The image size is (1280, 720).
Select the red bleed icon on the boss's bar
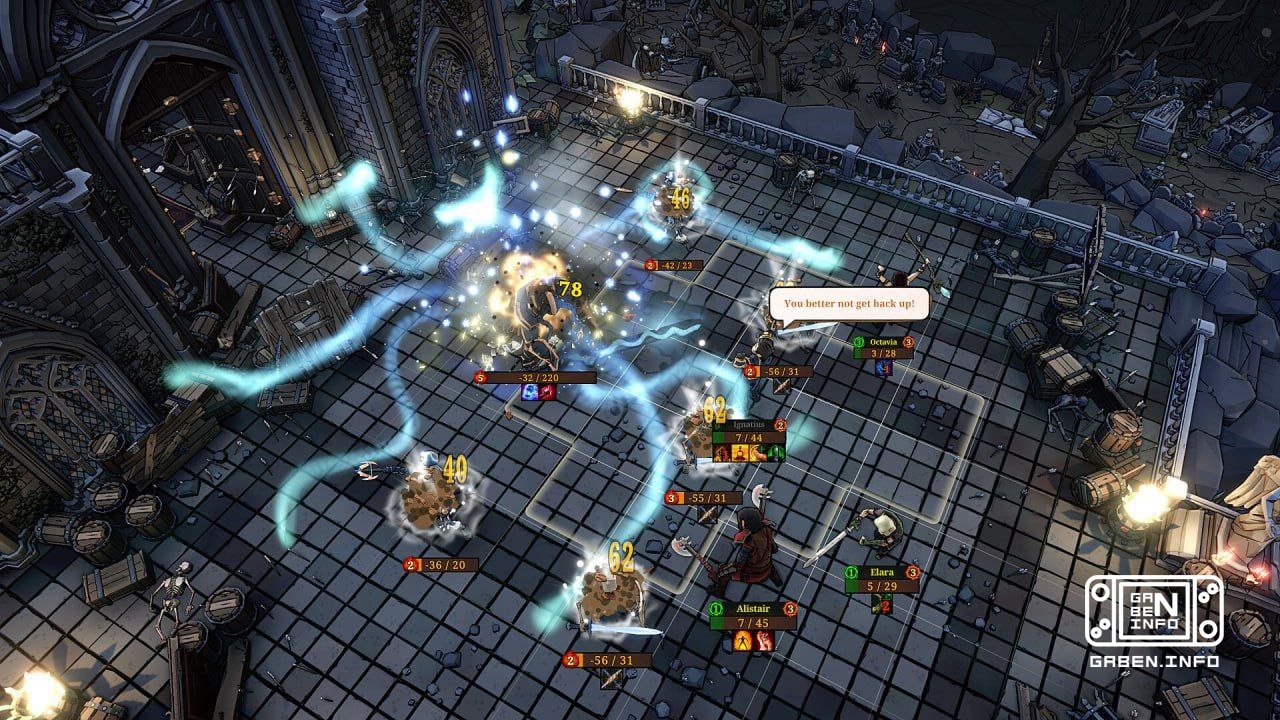click(x=547, y=392)
